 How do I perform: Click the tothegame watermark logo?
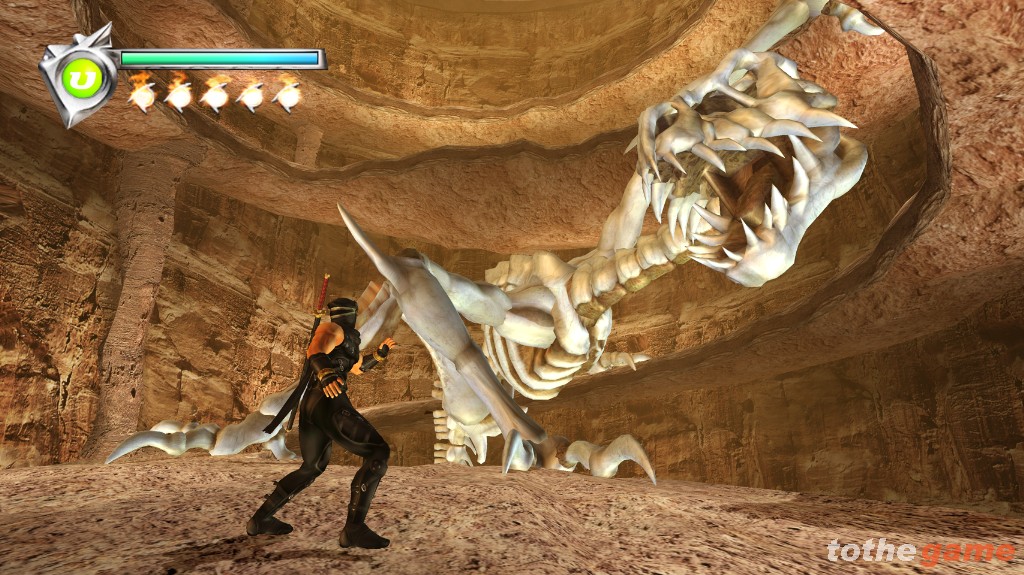click(920, 551)
